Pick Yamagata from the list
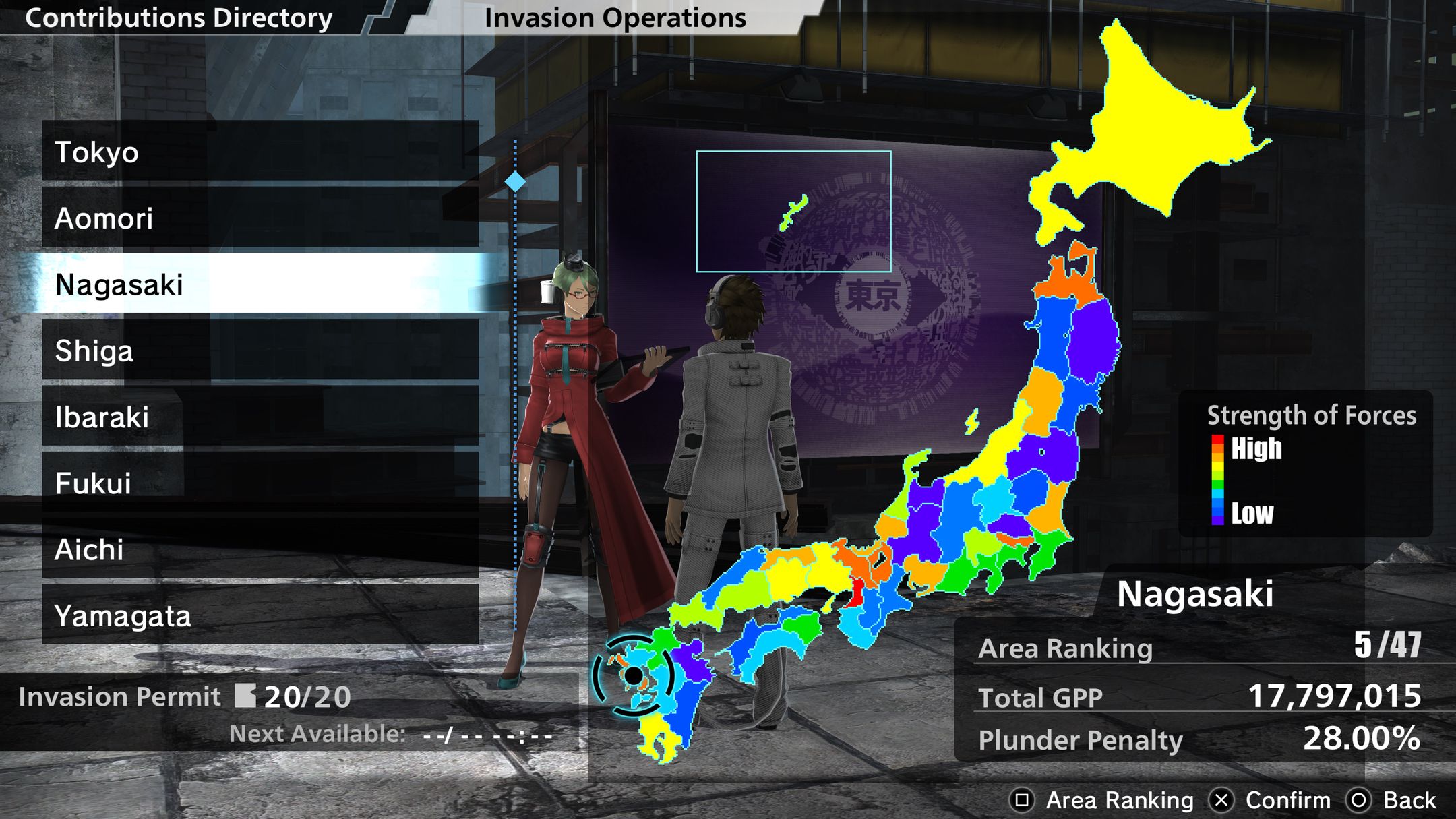 click(260, 615)
